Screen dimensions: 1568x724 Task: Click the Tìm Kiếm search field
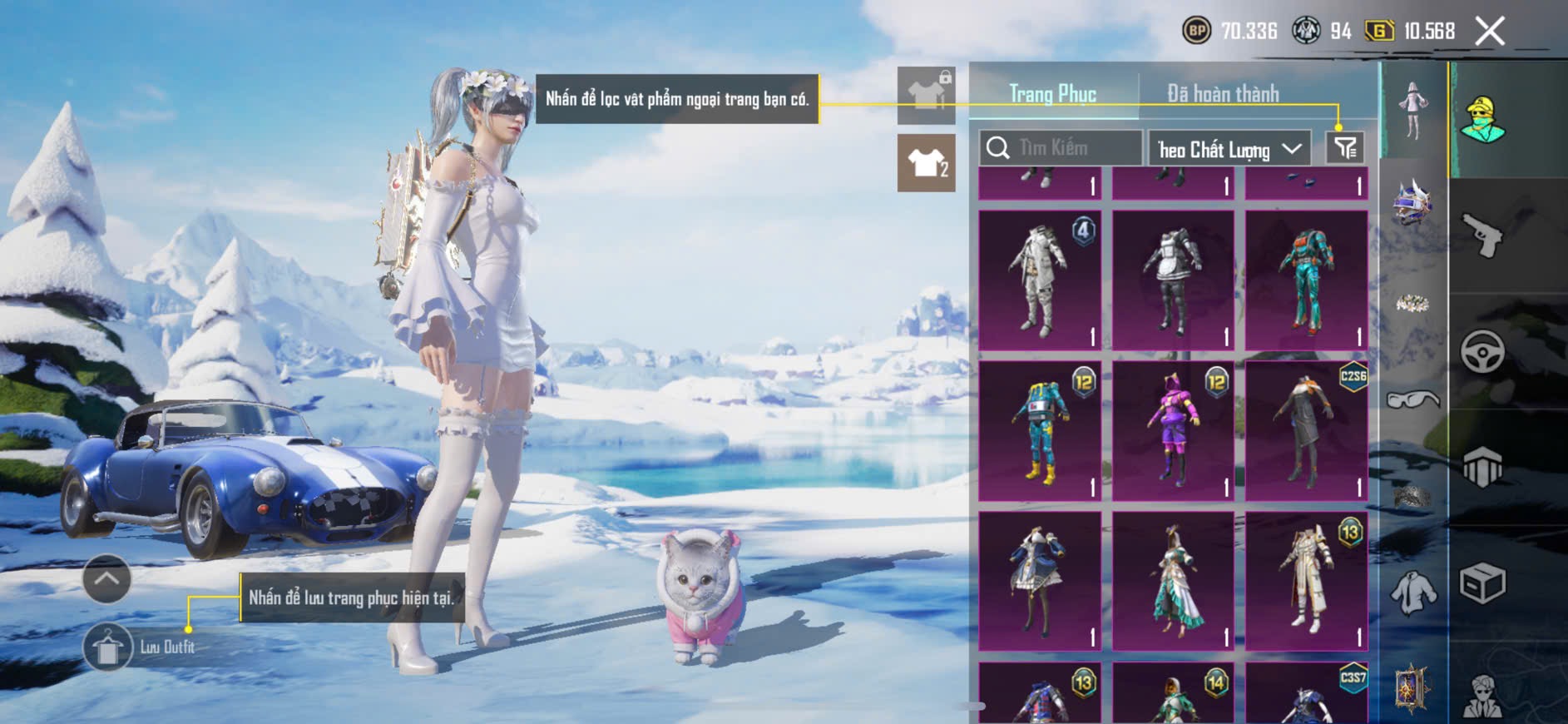tap(1061, 148)
